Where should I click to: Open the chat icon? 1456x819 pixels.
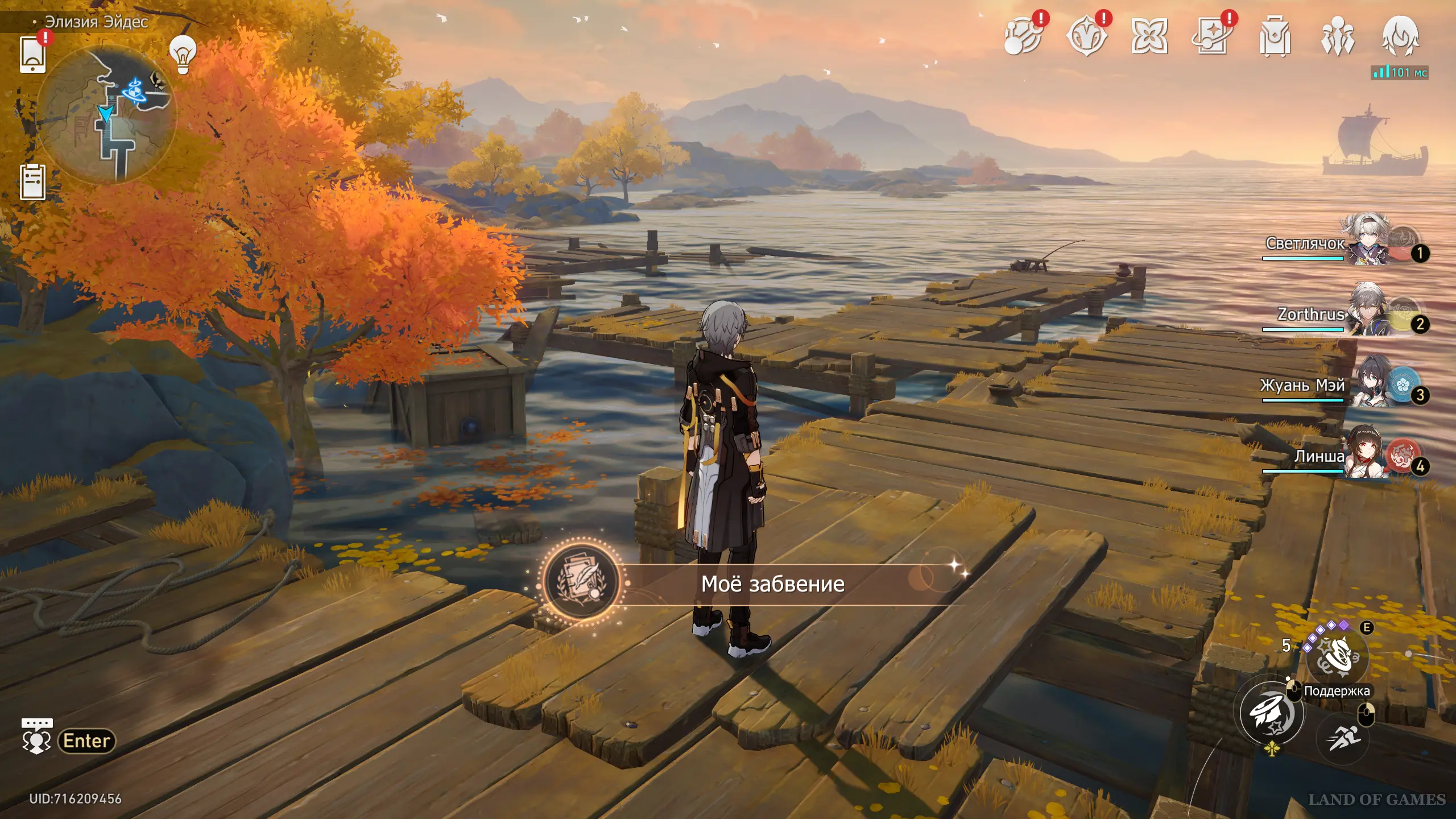tap(36, 737)
